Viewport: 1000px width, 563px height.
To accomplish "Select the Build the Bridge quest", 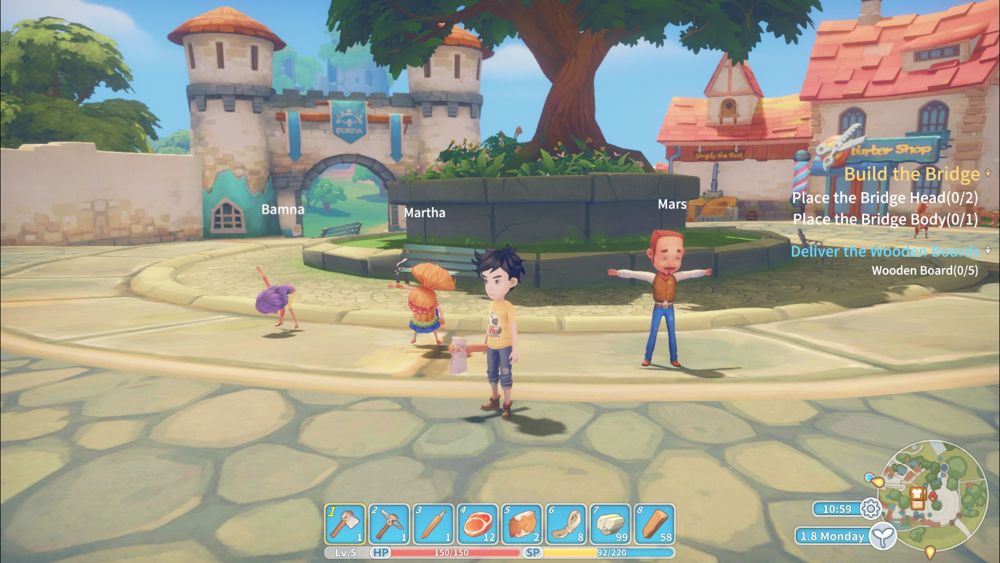I will pos(911,174).
